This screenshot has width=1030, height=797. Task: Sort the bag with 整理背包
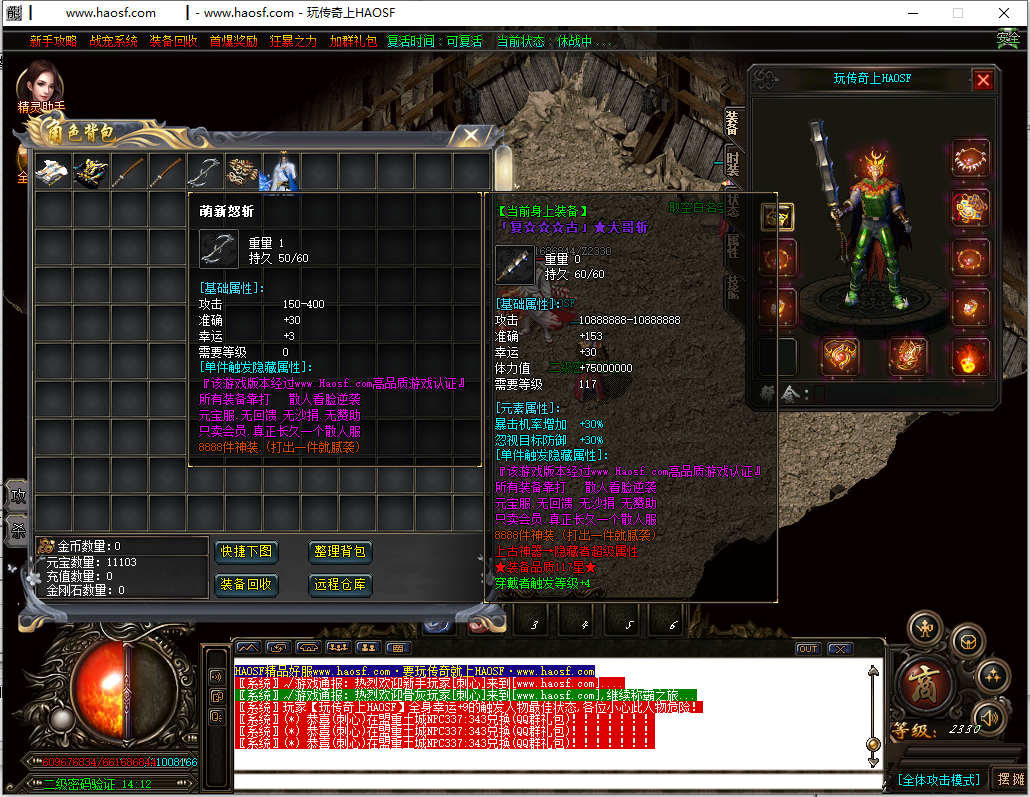(x=340, y=552)
